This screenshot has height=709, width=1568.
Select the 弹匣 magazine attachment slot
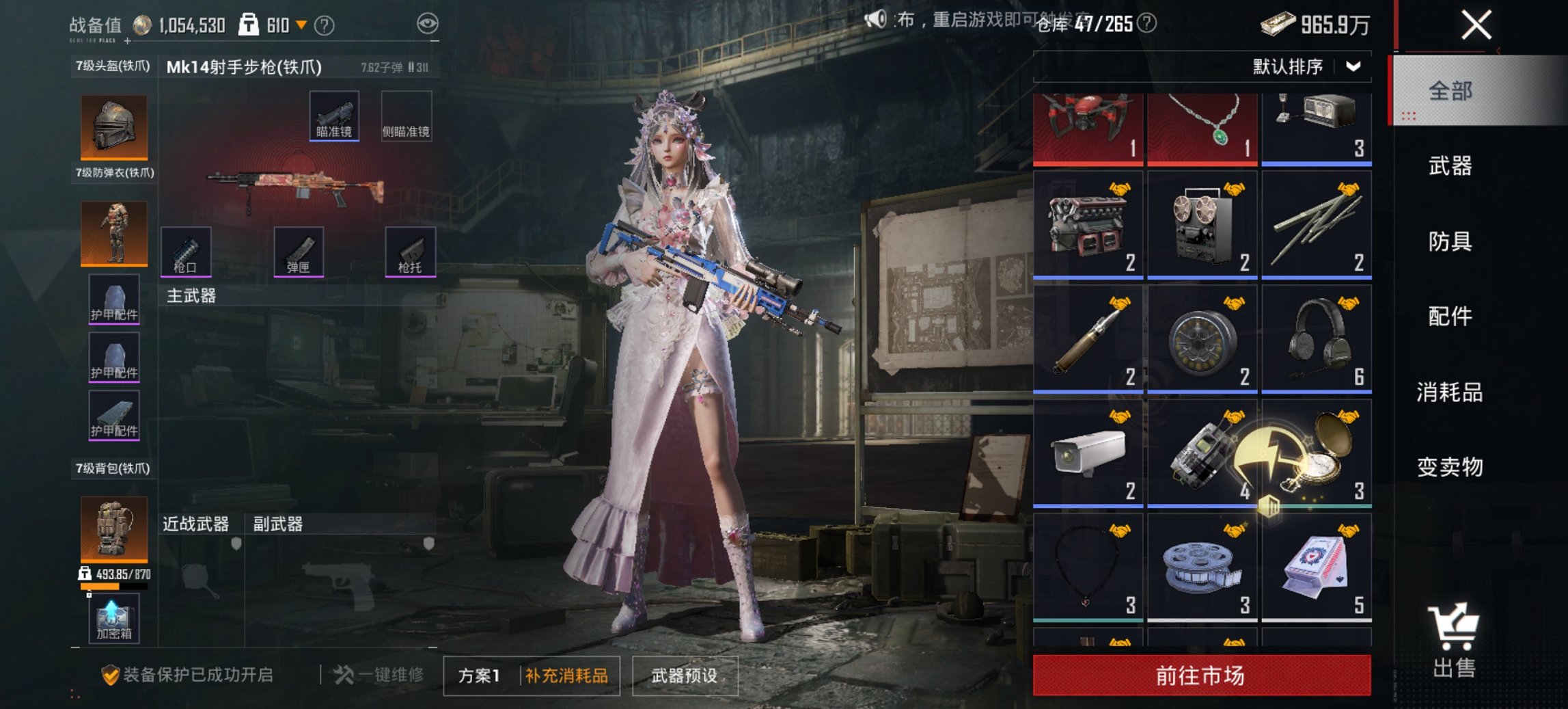(x=299, y=252)
